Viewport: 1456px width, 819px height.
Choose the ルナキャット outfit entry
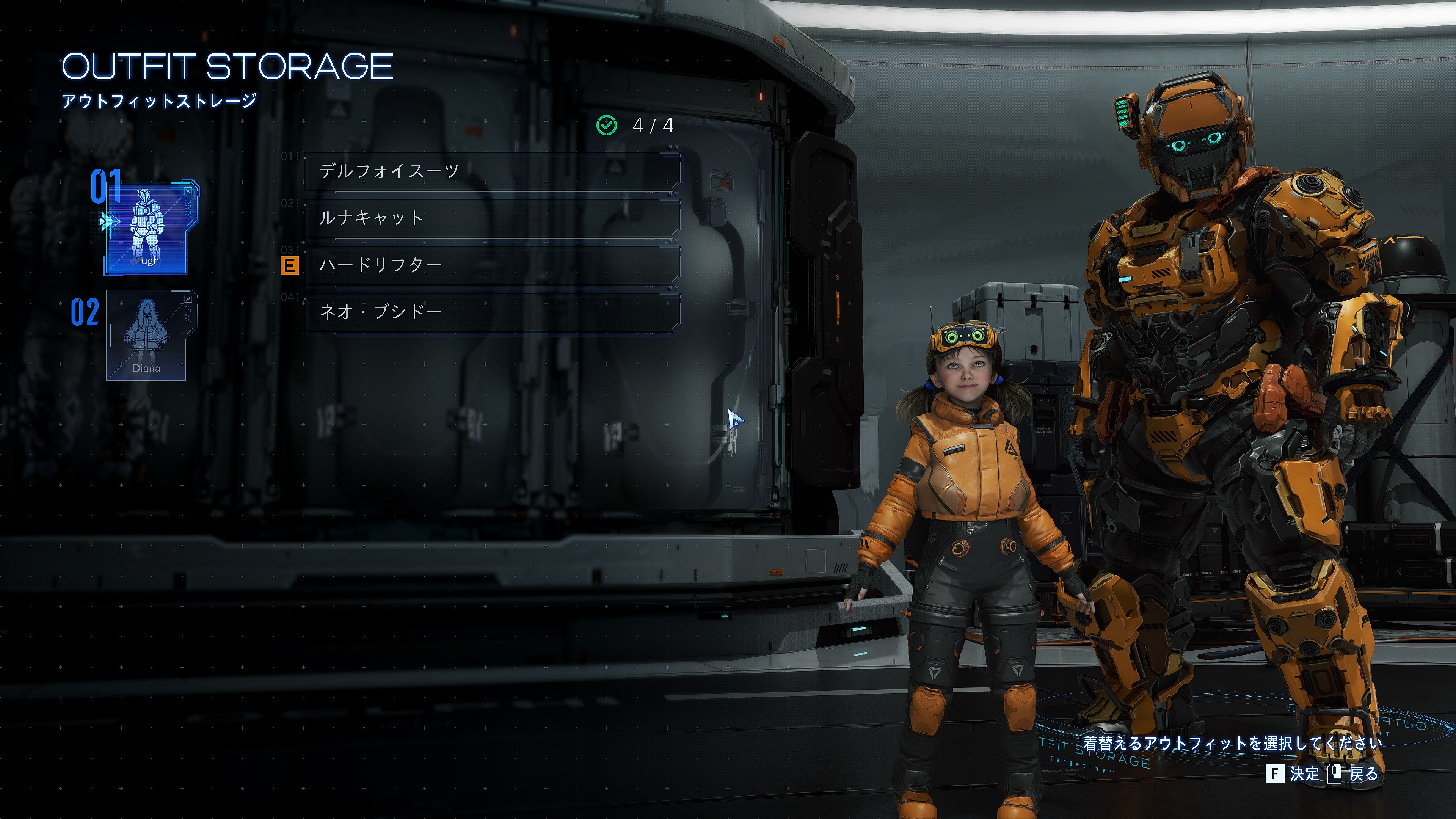click(491, 218)
